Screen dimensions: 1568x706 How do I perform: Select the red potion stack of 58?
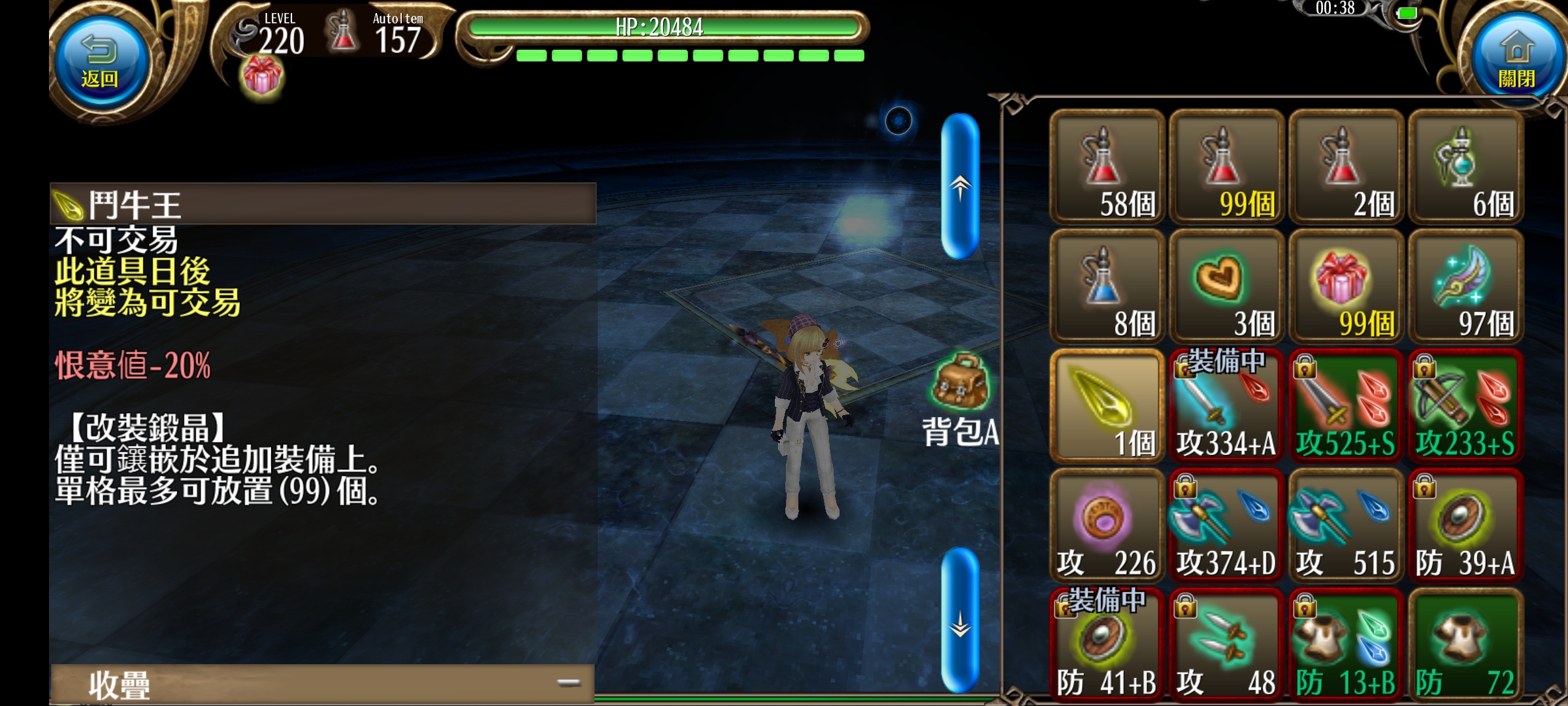(x=1107, y=167)
